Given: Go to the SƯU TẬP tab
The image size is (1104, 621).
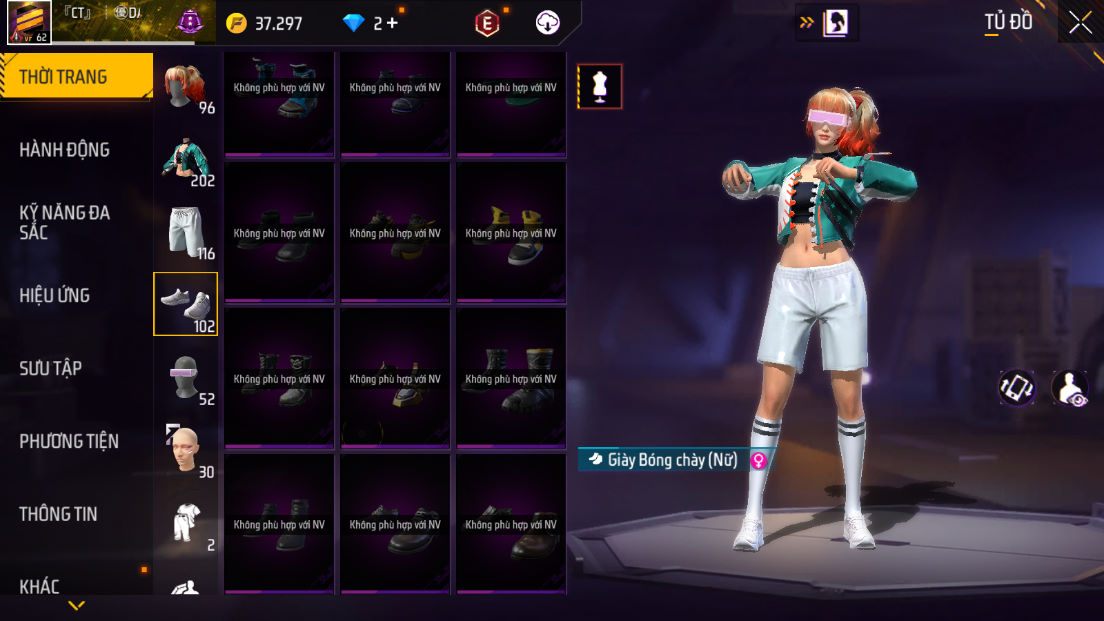Looking at the screenshot, I should pyautogui.click(x=51, y=368).
